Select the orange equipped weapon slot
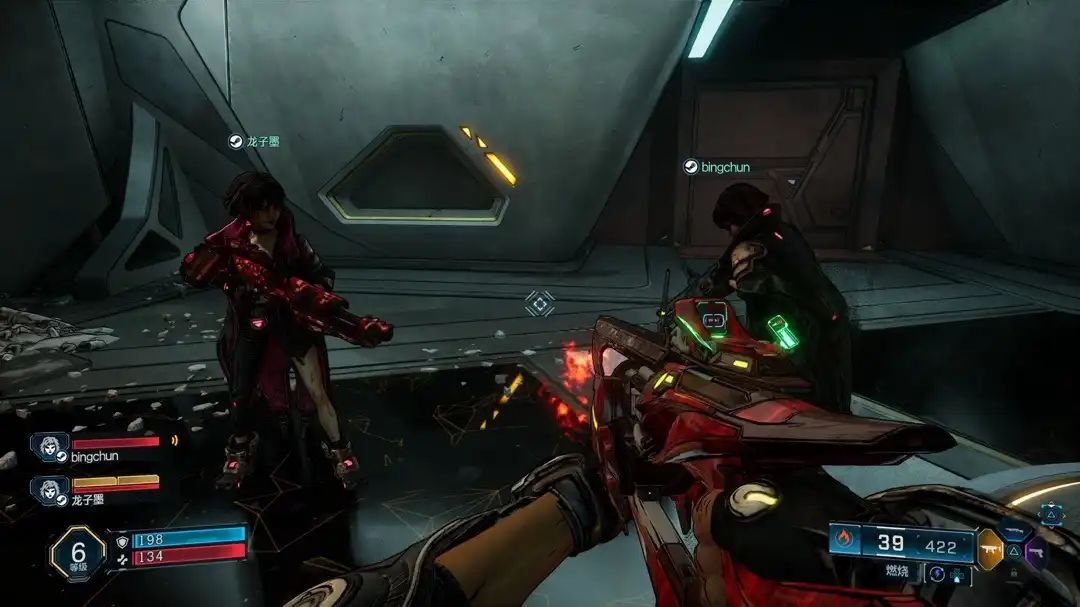1080x607 pixels. [x=990, y=549]
